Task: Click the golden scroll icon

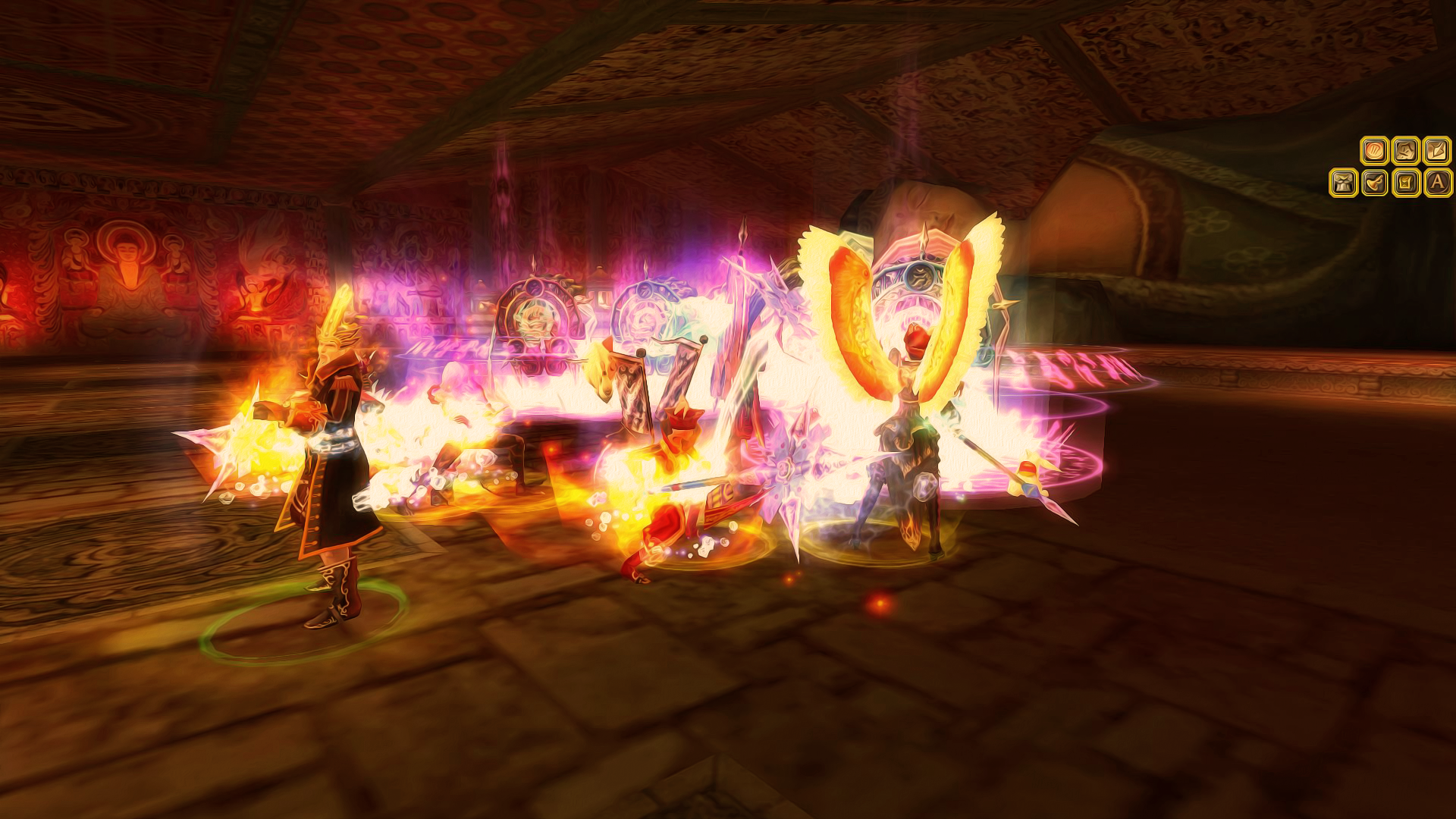Action: [x=1406, y=183]
